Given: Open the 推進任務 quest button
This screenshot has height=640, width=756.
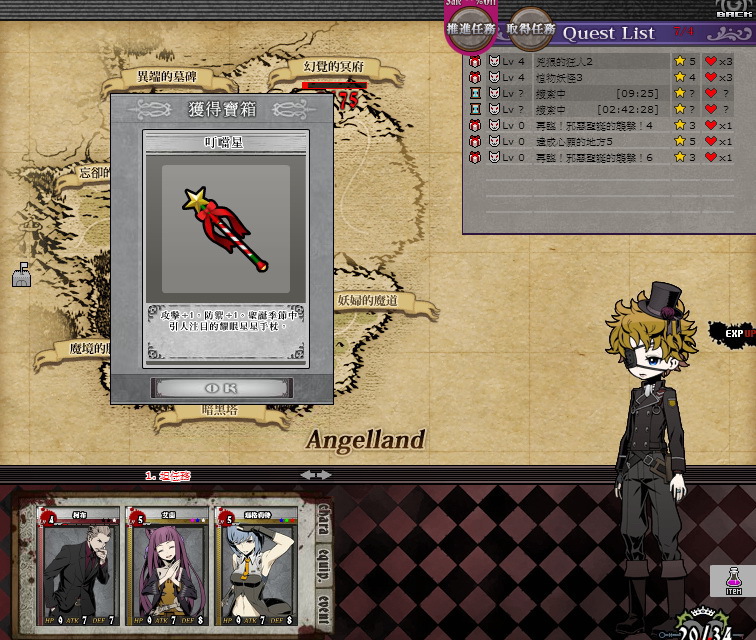Looking at the screenshot, I should click(x=472, y=28).
